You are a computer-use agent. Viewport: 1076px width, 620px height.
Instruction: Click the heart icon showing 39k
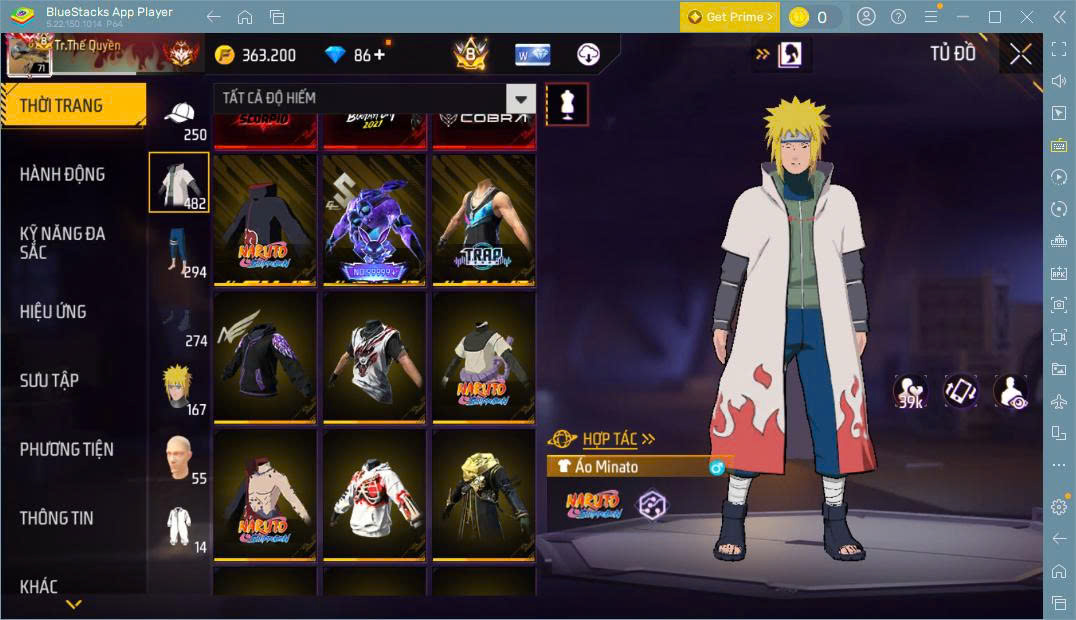(909, 391)
